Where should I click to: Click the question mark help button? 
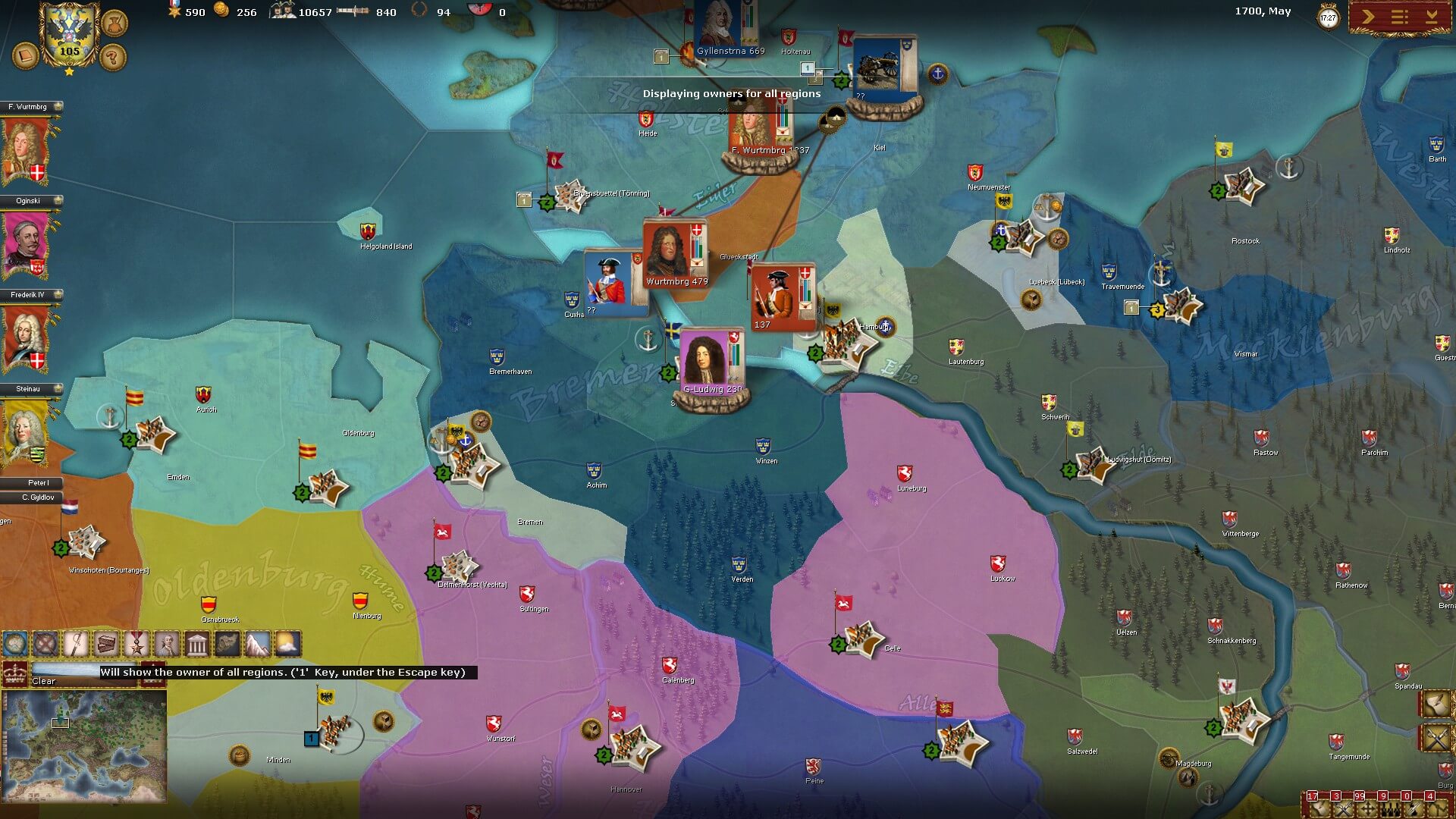[113, 56]
